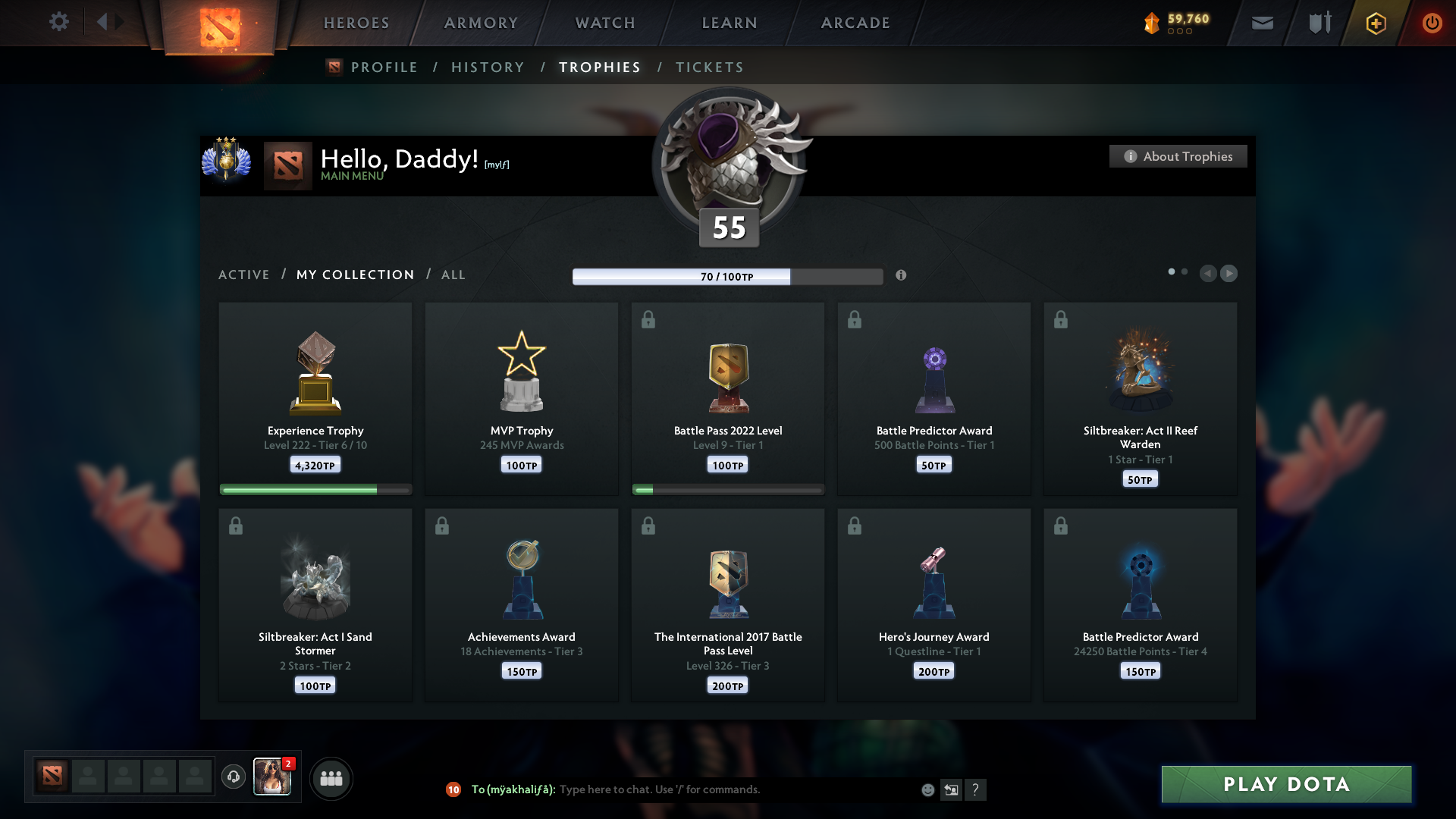The height and width of the screenshot is (819, 1456).
Task: Open the friends list via the people icon
Action: point(331,778)
